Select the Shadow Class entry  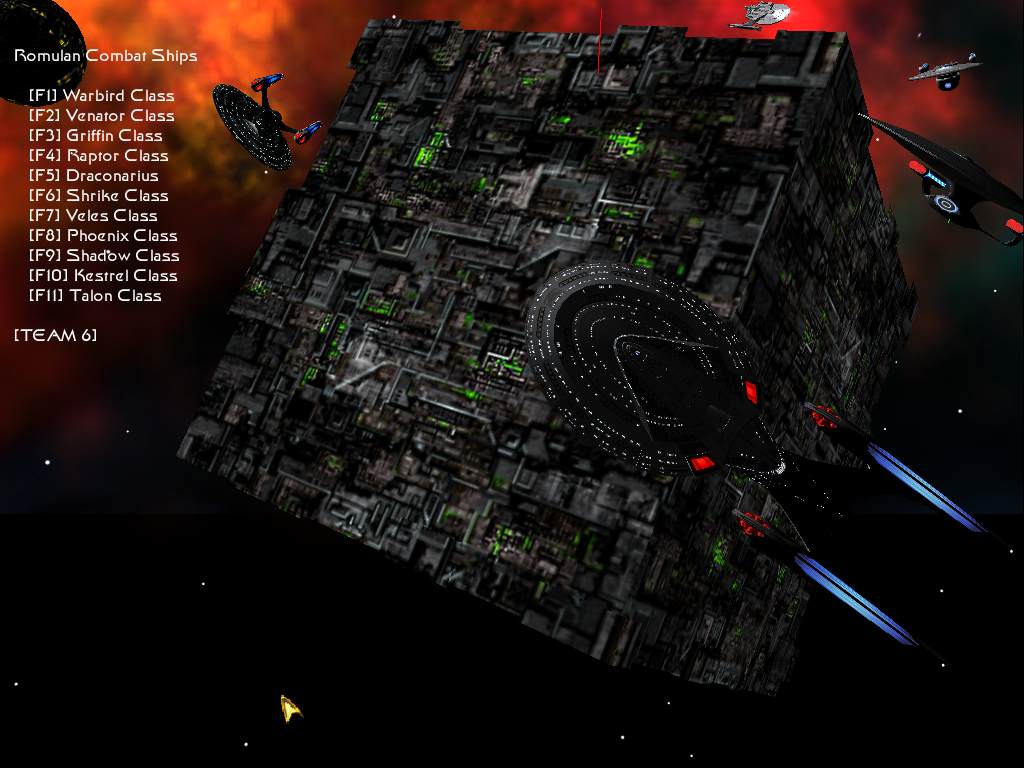coord(104,256)
